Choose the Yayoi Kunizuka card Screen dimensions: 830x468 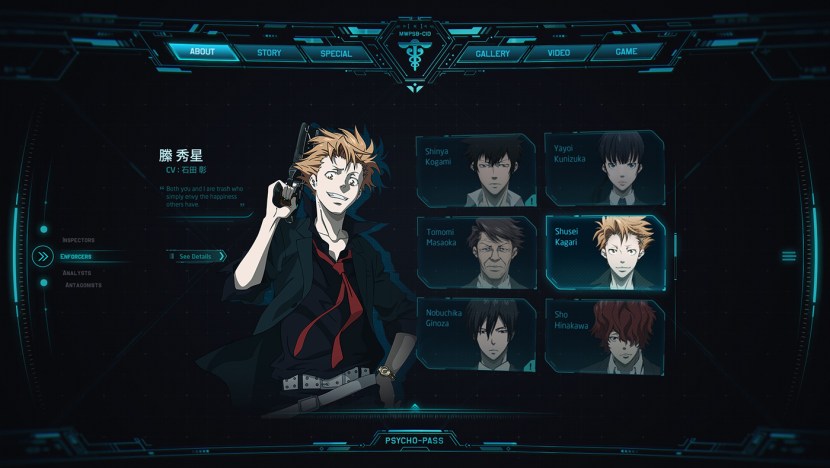pyautogui.click(x=604, y=168)
